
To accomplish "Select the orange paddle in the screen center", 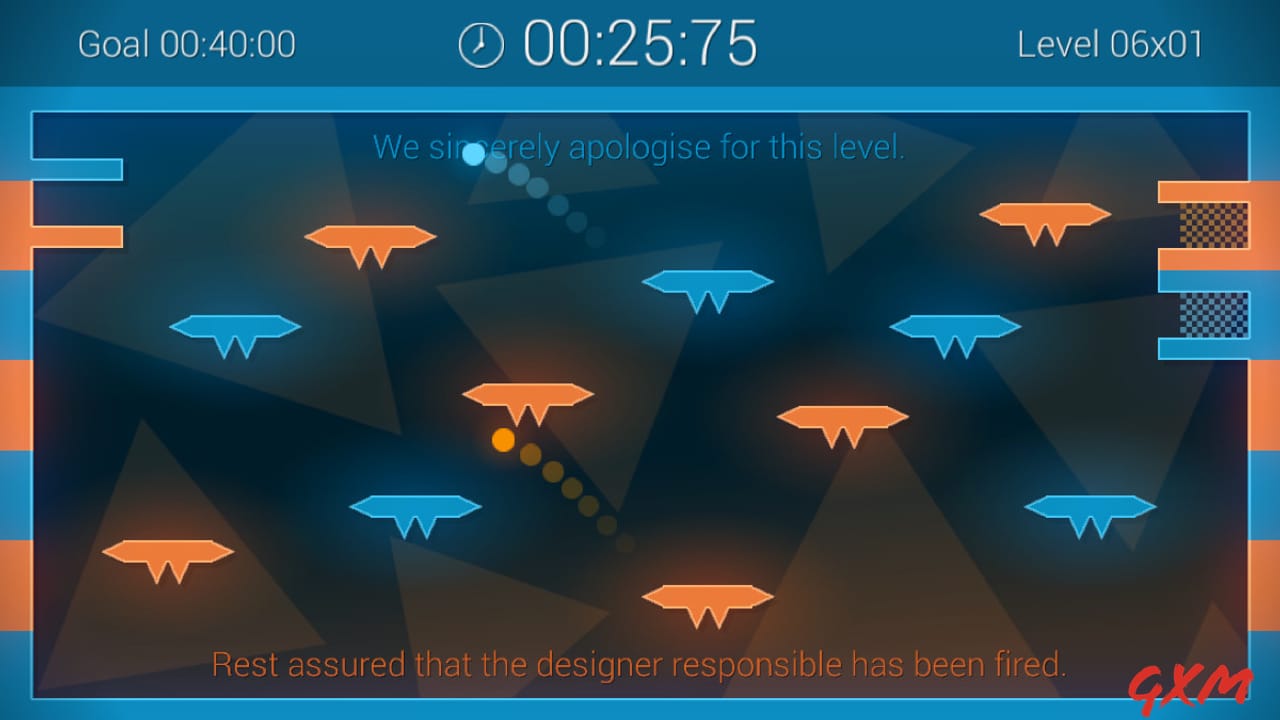I will 528,398.
